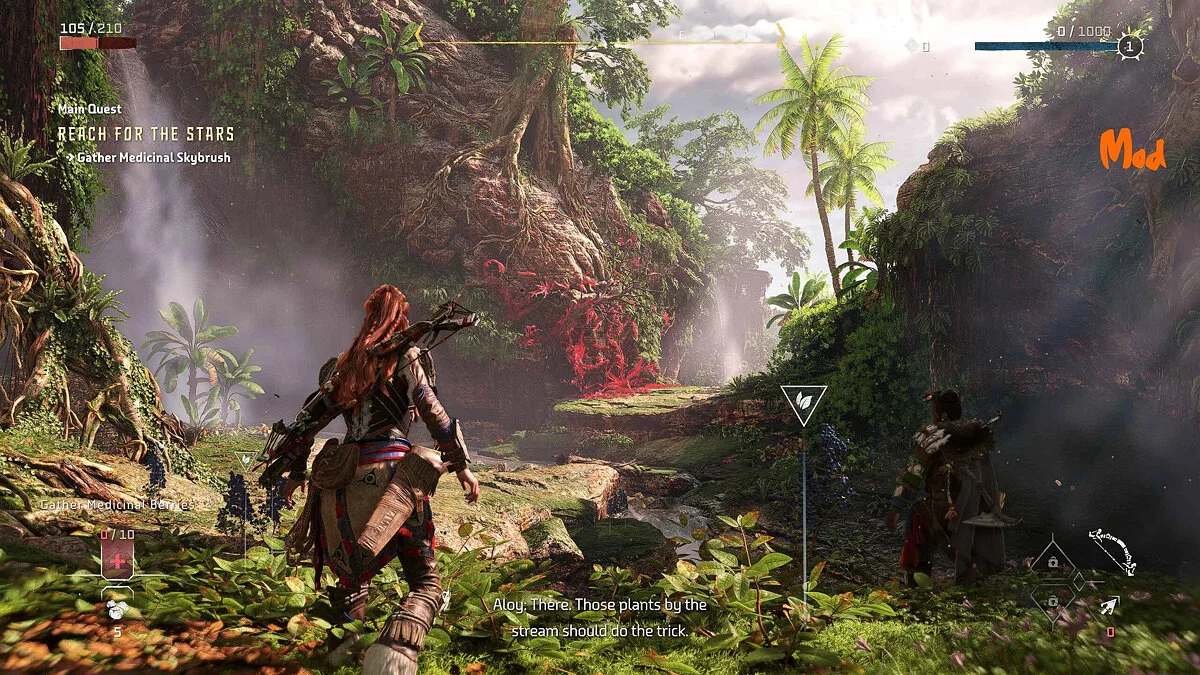Click the compass strip at top

point(600,42)
